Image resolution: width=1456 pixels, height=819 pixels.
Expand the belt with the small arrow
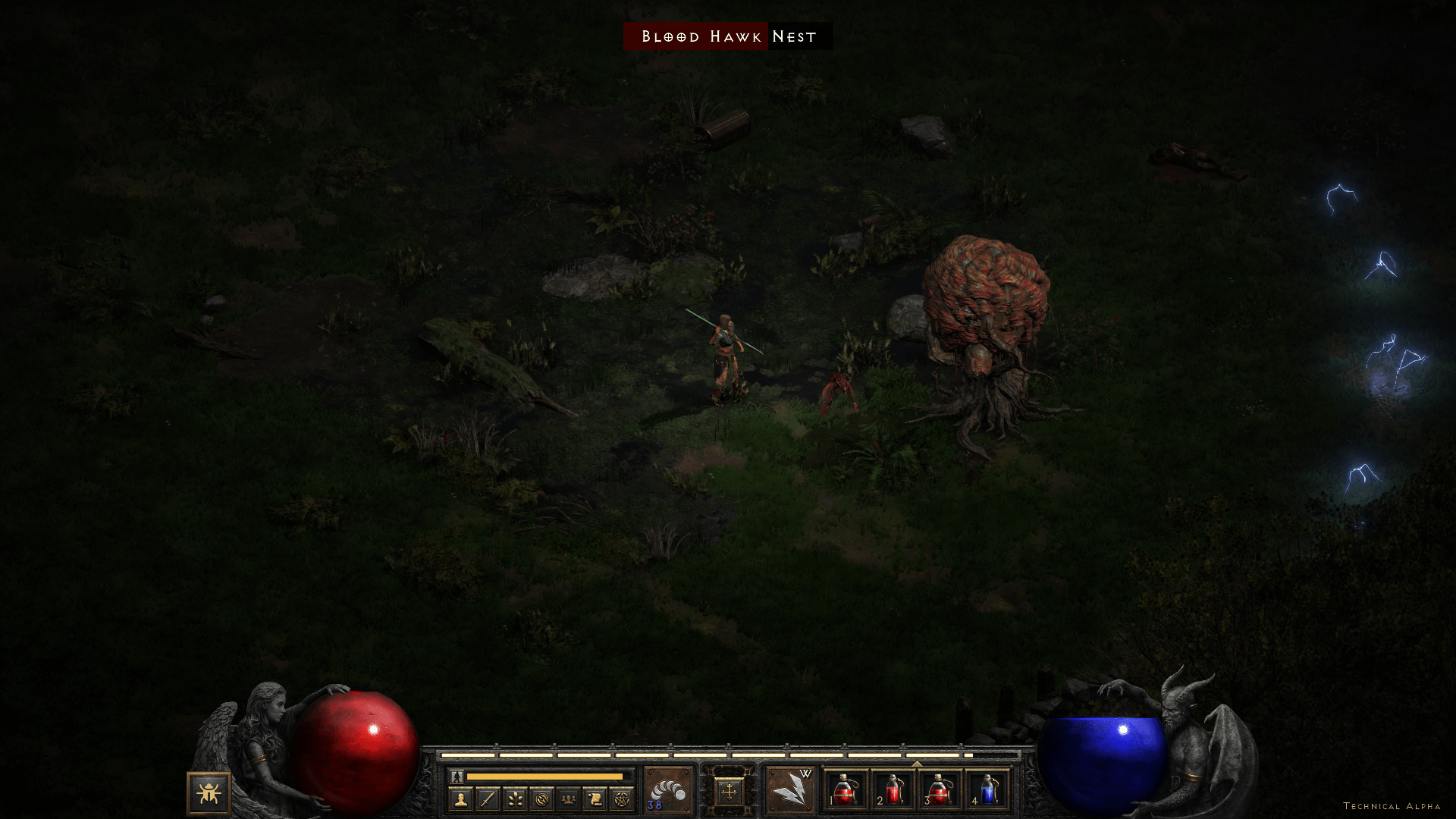click(917, 764)
